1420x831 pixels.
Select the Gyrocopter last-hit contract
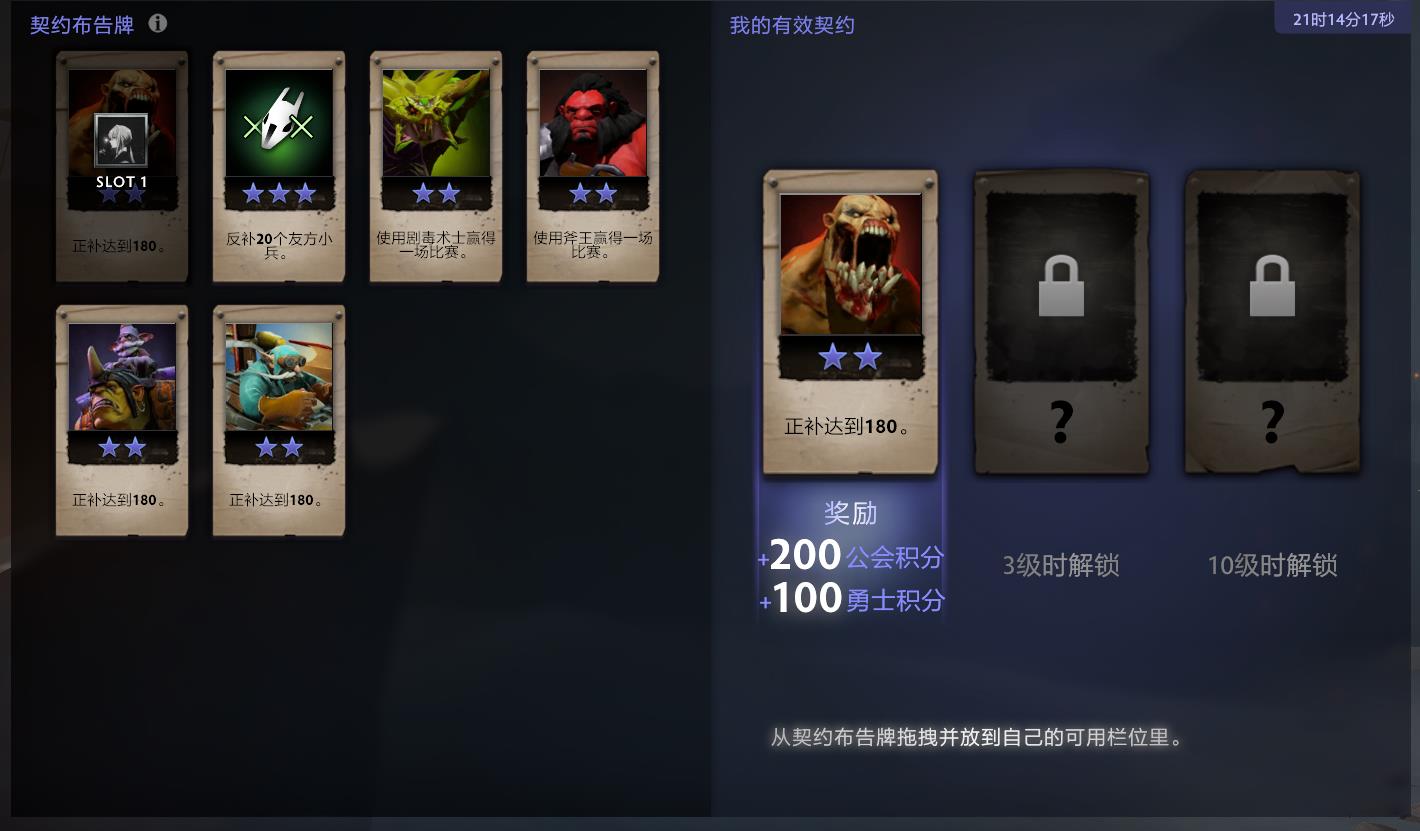278,420
